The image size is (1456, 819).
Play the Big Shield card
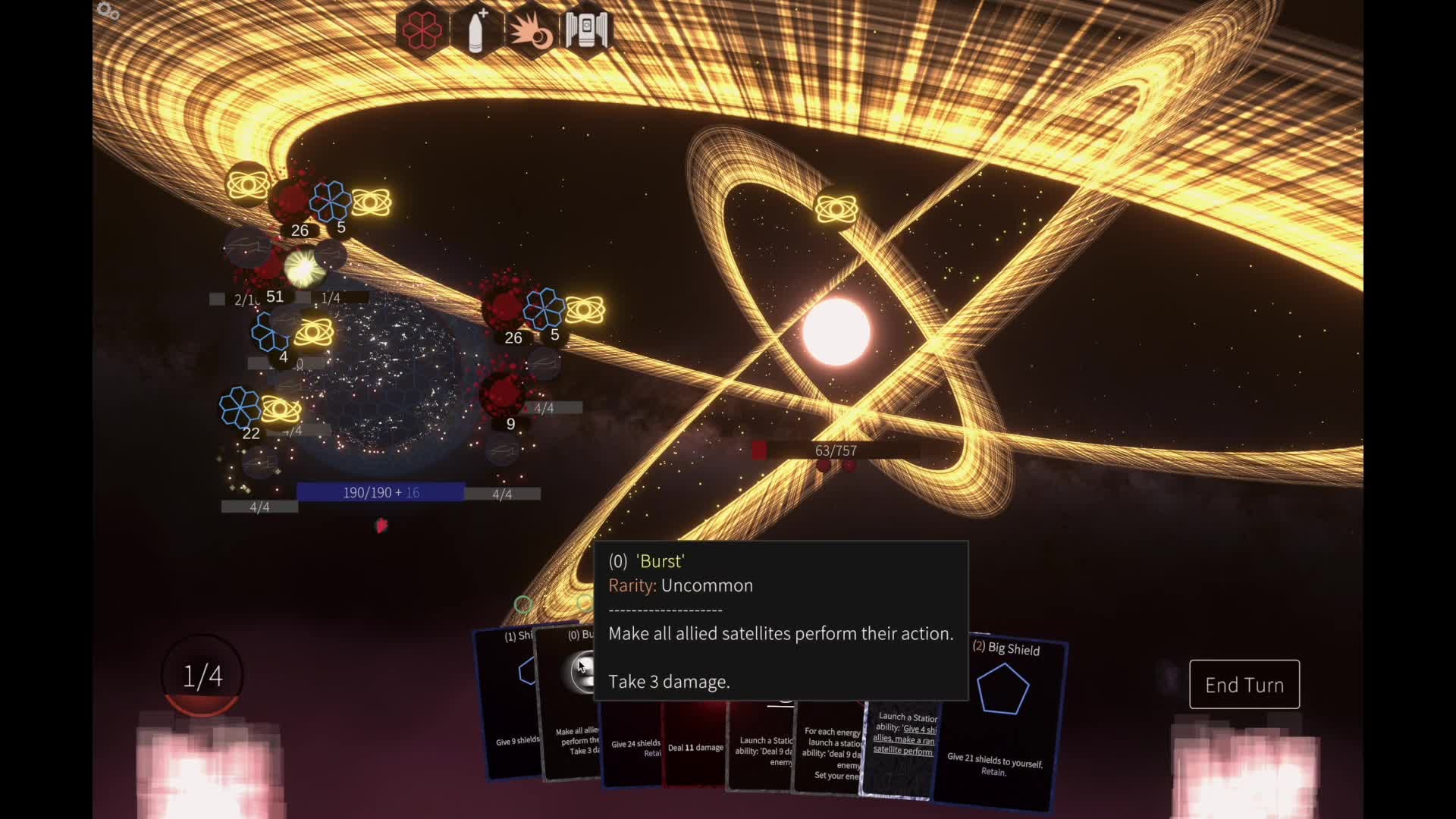click(x=1001, y=720)
